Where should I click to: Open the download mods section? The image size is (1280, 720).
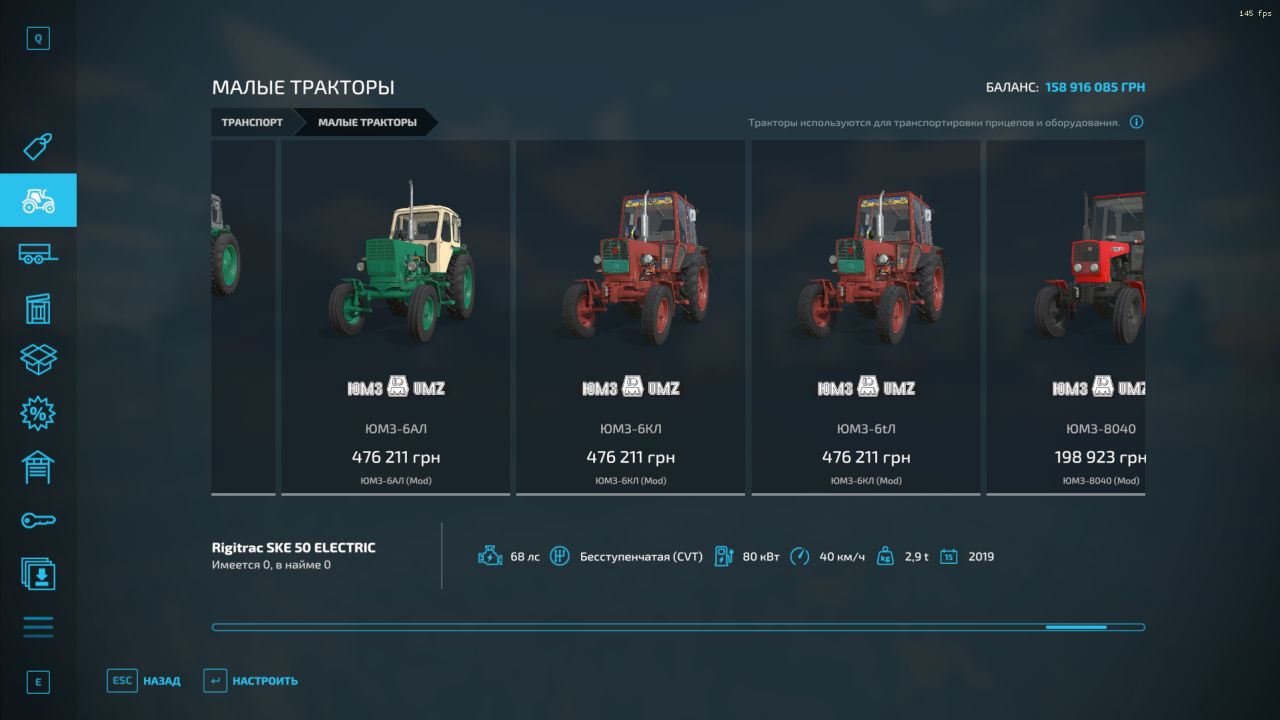pyautogui.click(x=38, y=574)
